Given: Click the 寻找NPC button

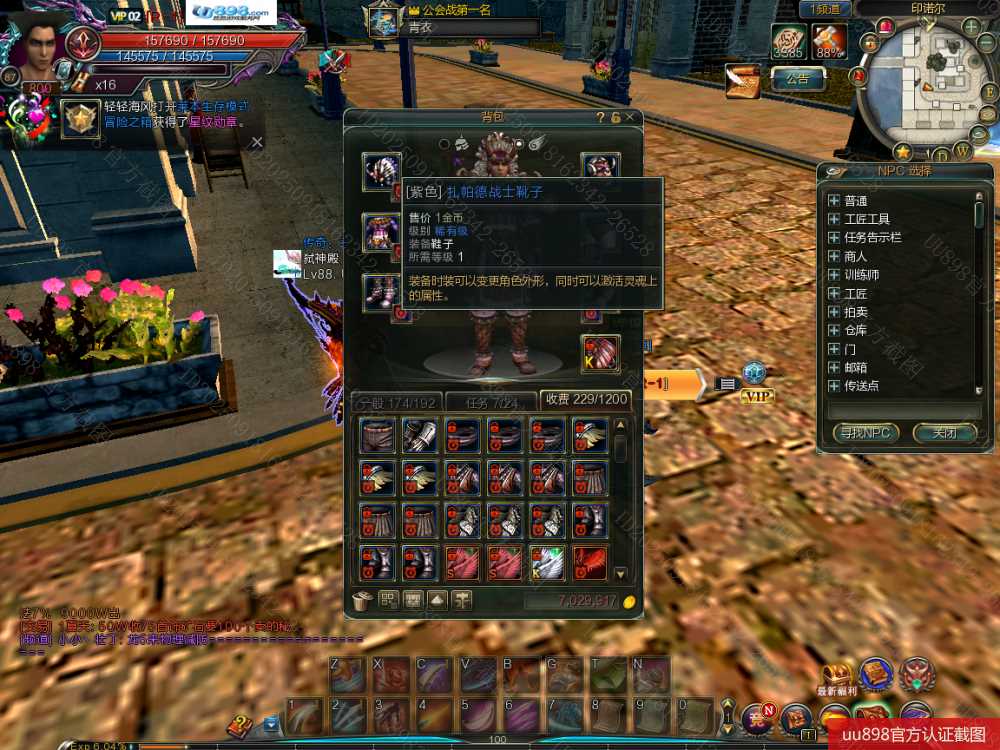Looking at the screenshot, I should point(865,433).
